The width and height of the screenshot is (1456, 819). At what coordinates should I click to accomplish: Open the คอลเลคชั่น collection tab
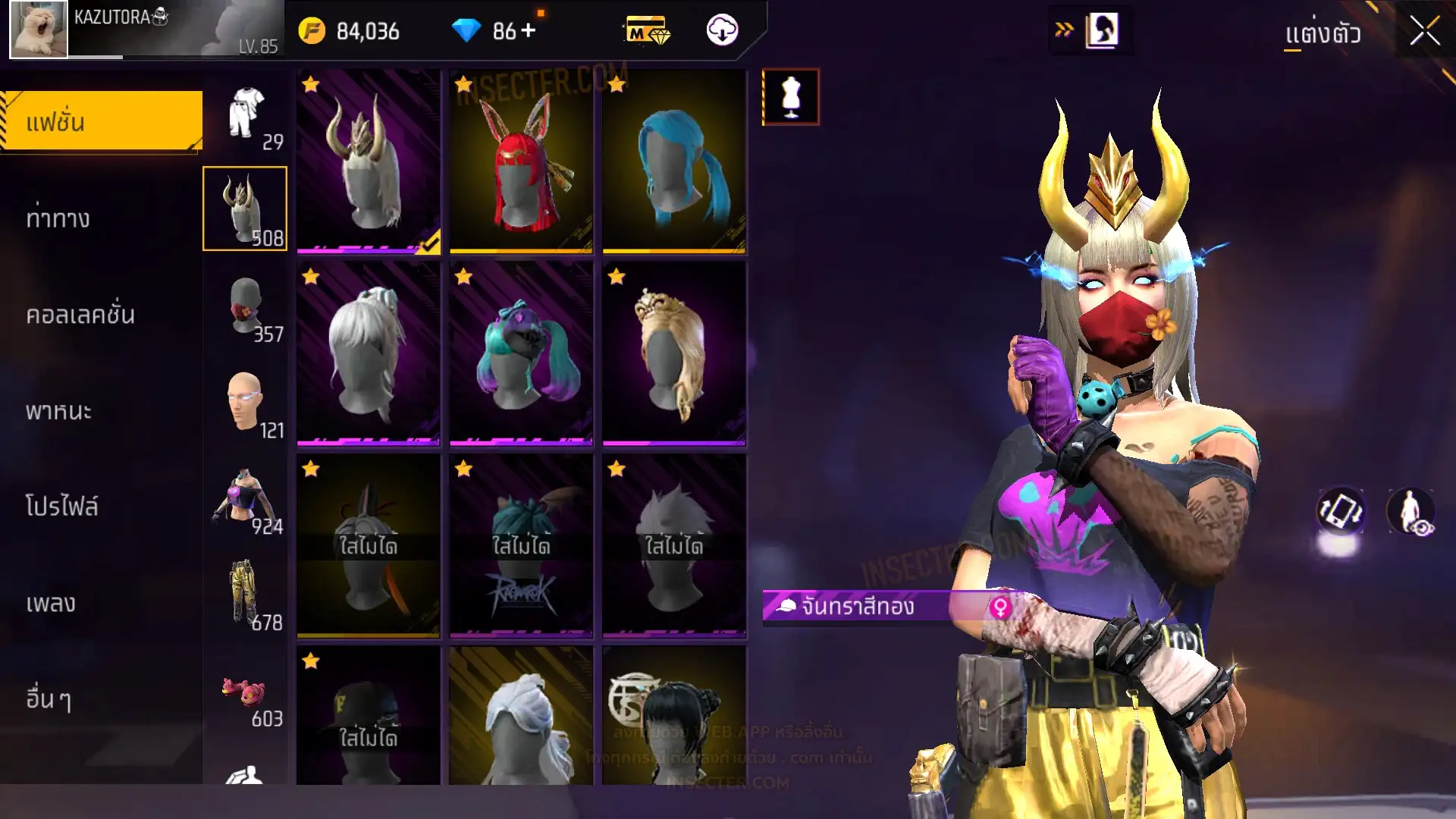pyautogui.click(x=80, y=315)
